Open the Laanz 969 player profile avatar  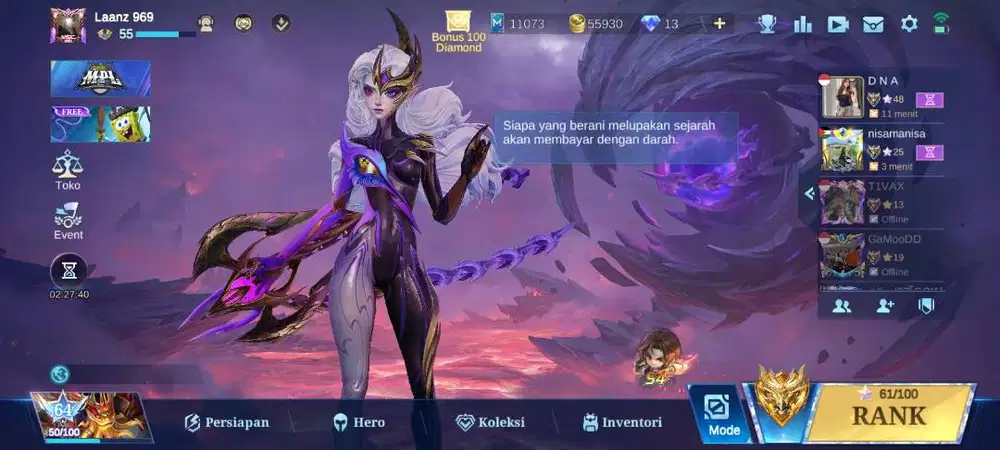click(68, 25)
